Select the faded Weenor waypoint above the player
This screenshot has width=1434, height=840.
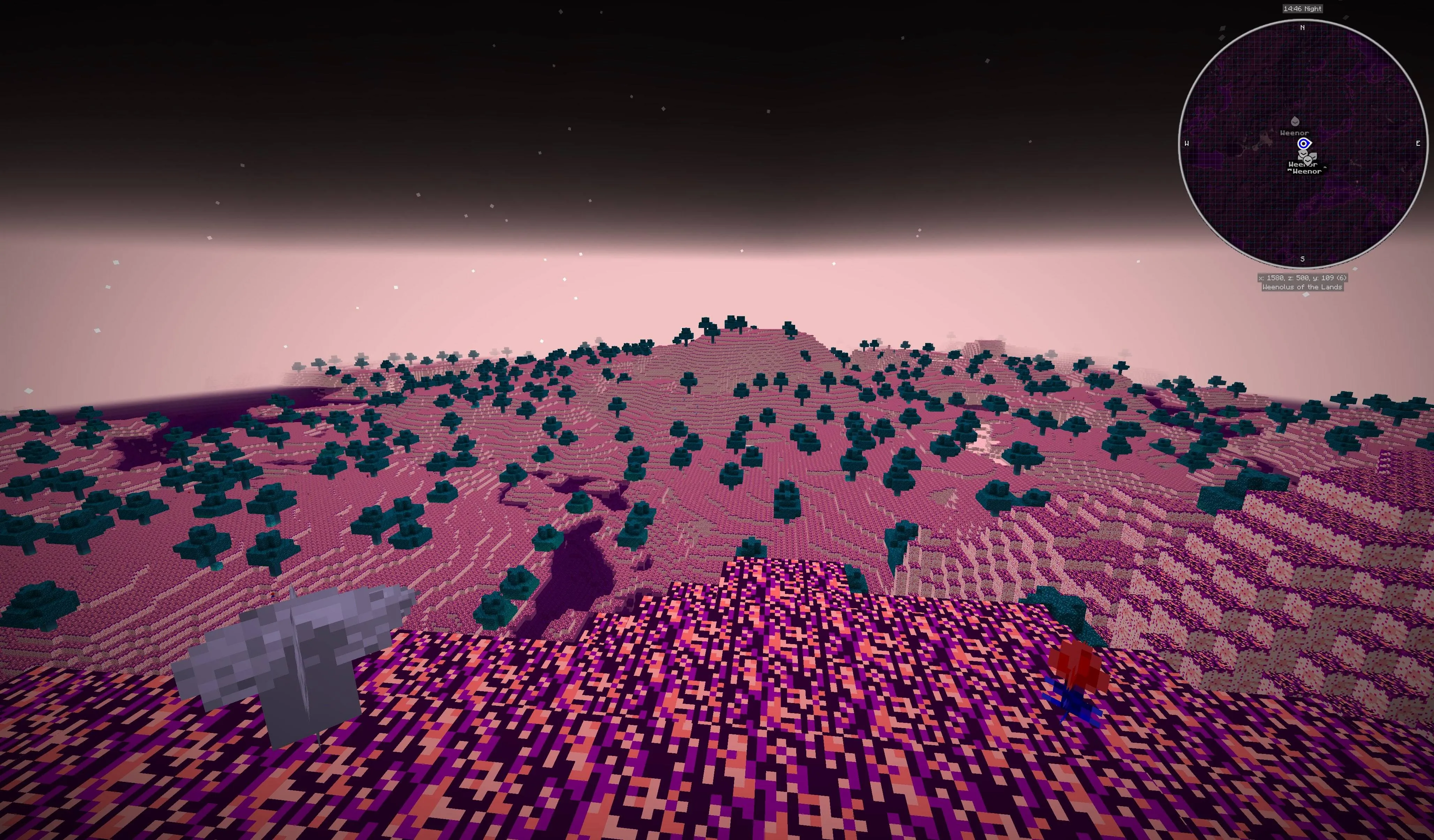point(1295,121)
